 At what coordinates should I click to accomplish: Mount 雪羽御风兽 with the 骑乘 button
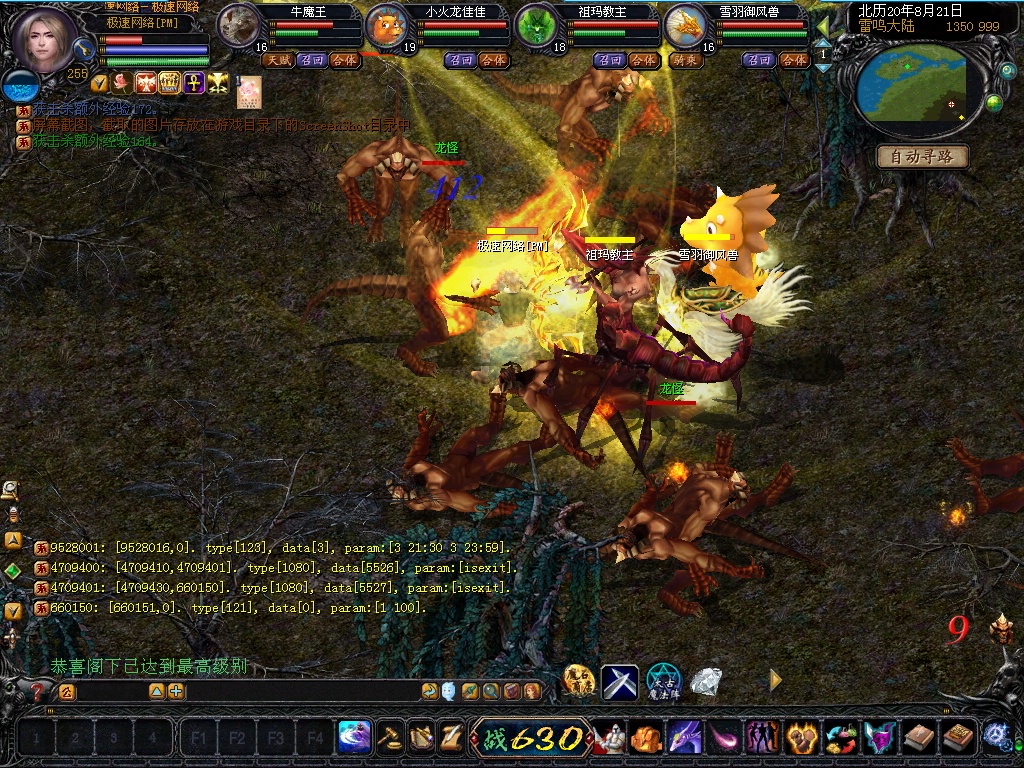point(687,60)
